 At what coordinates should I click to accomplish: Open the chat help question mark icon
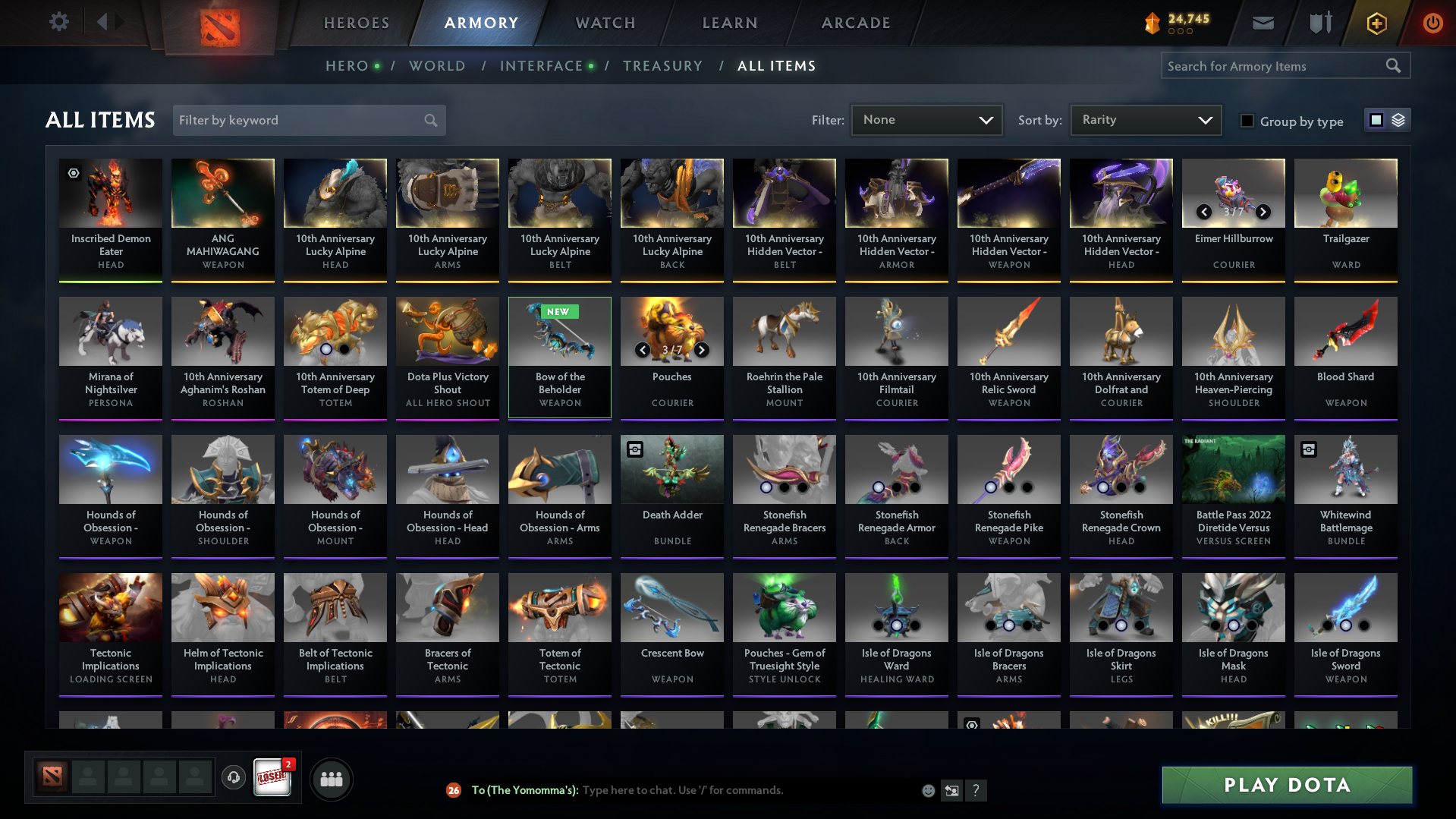coord(976,790)
